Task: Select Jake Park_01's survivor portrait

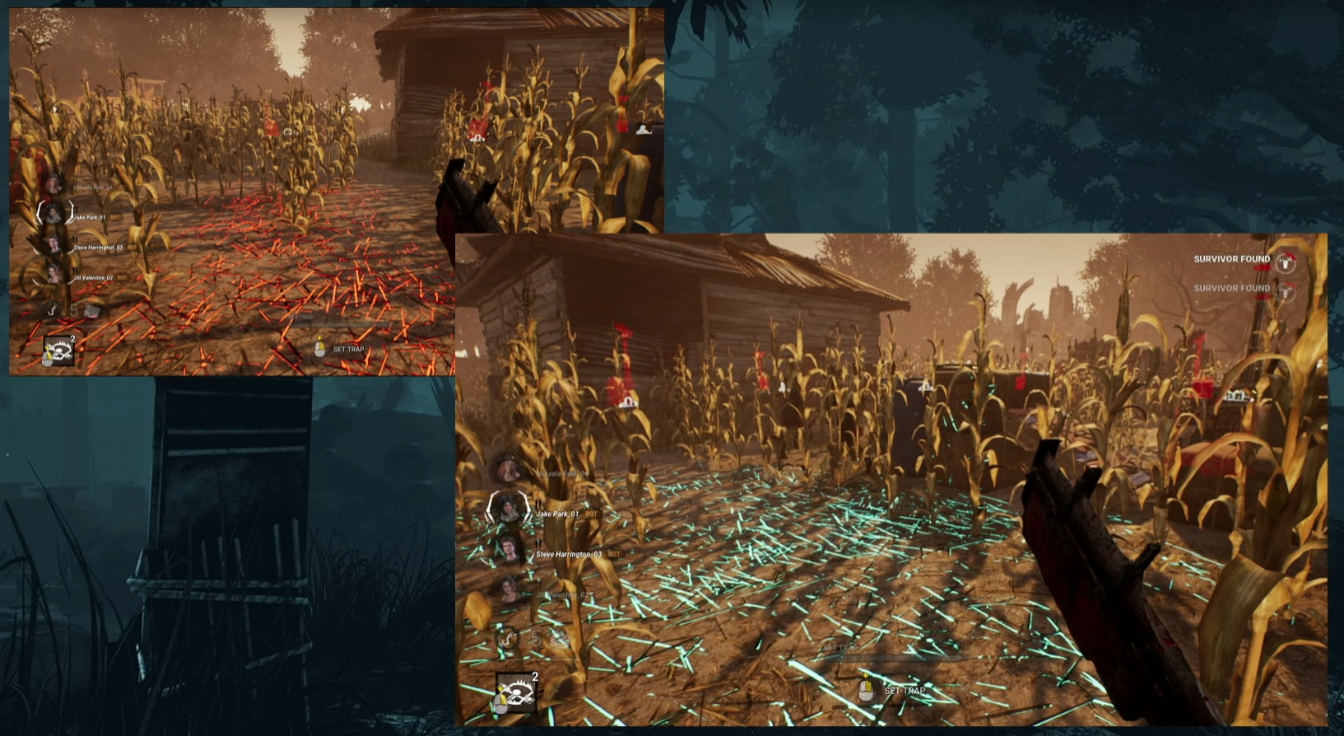Action: click(x=507, y=510)
